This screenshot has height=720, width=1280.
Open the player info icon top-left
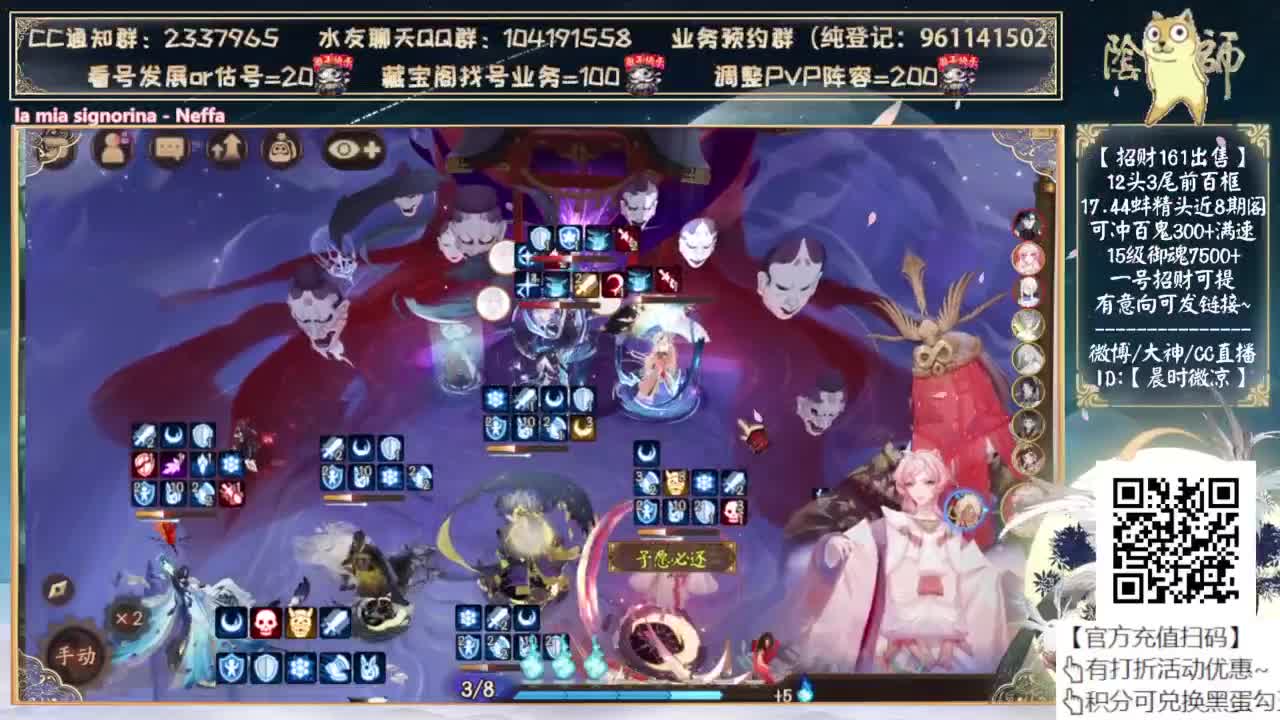point(112,149)
